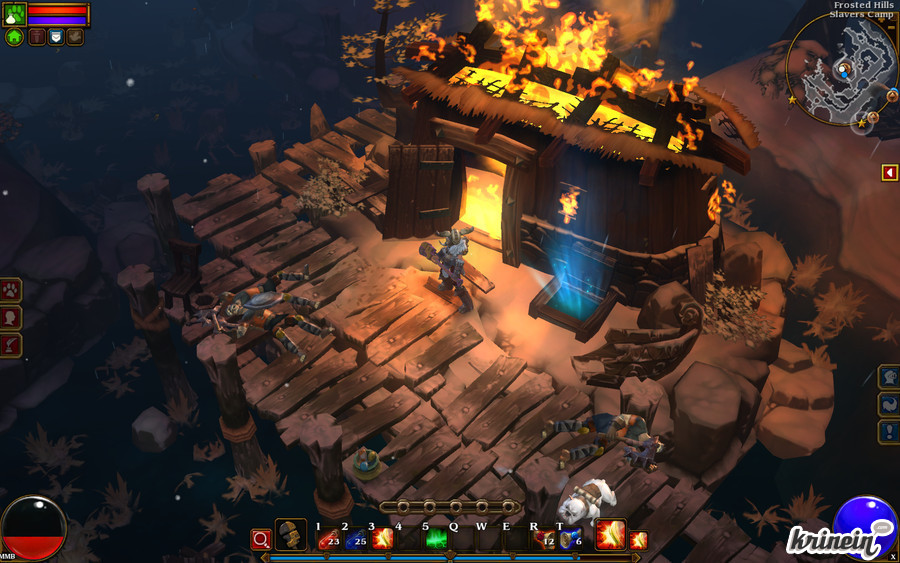Expand side panel with red arrow button

(889, 173)
